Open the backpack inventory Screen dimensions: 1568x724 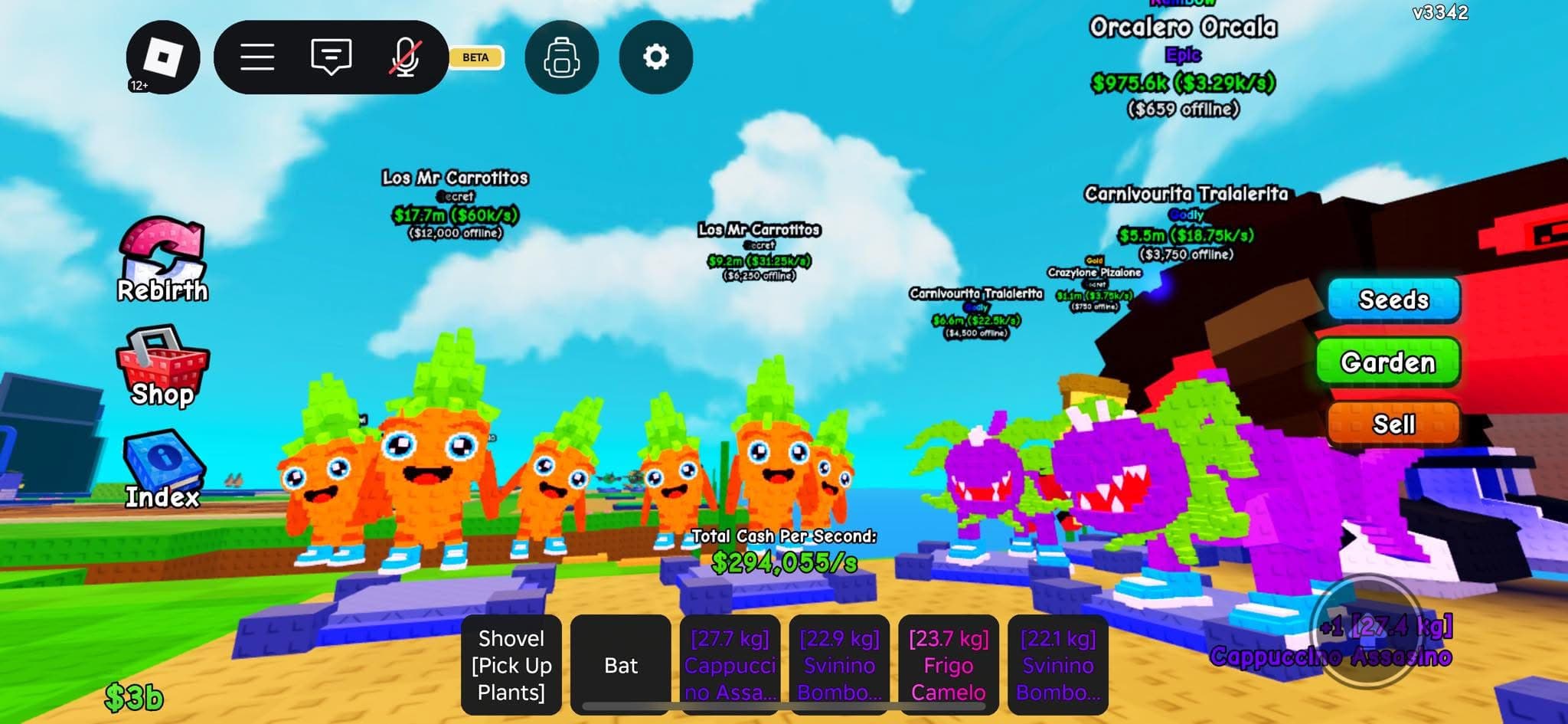pos(561,57)
